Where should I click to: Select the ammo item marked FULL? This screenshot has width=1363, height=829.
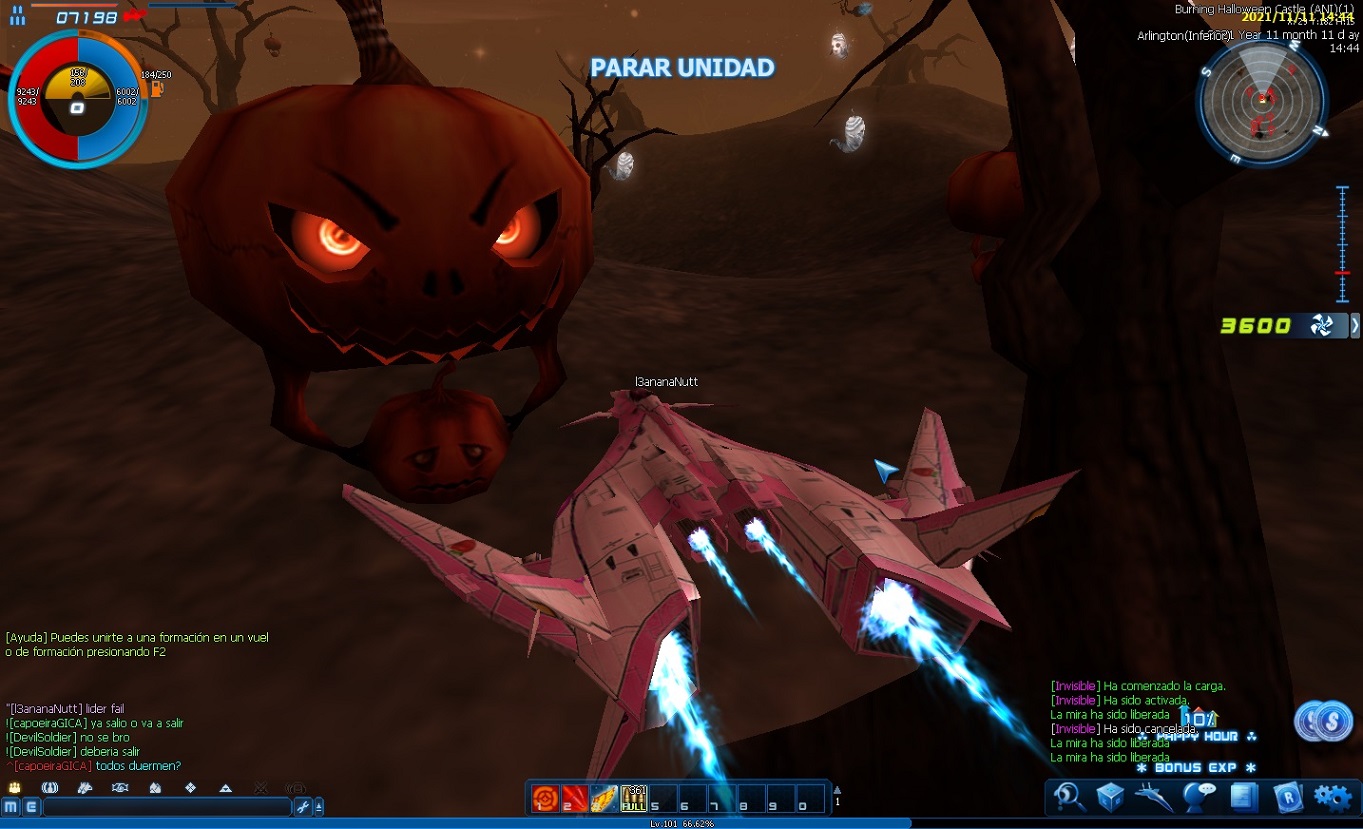pos(633,798)
